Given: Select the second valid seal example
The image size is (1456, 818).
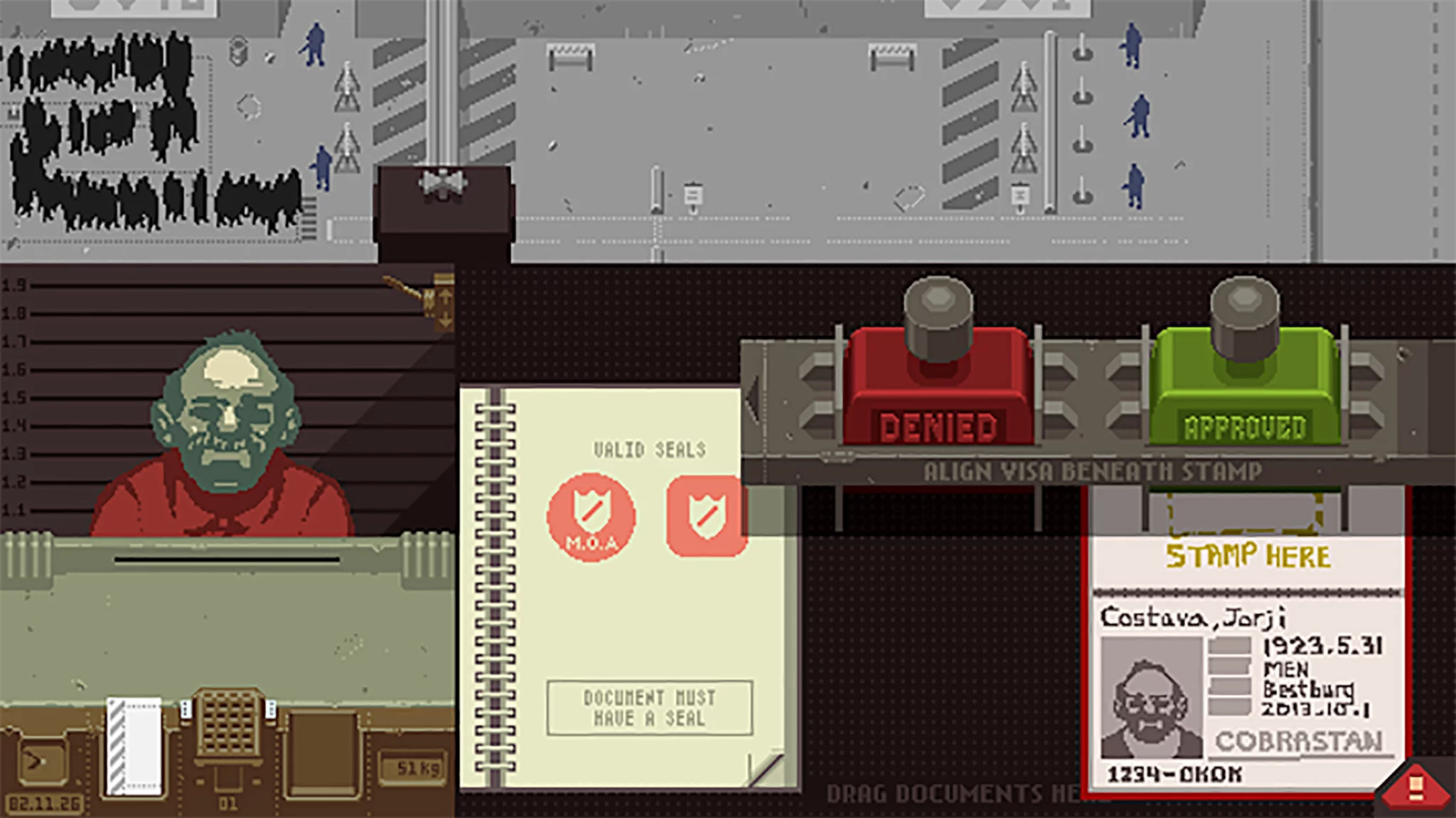Looking at the screenshot, I should [x=706, y=516].
